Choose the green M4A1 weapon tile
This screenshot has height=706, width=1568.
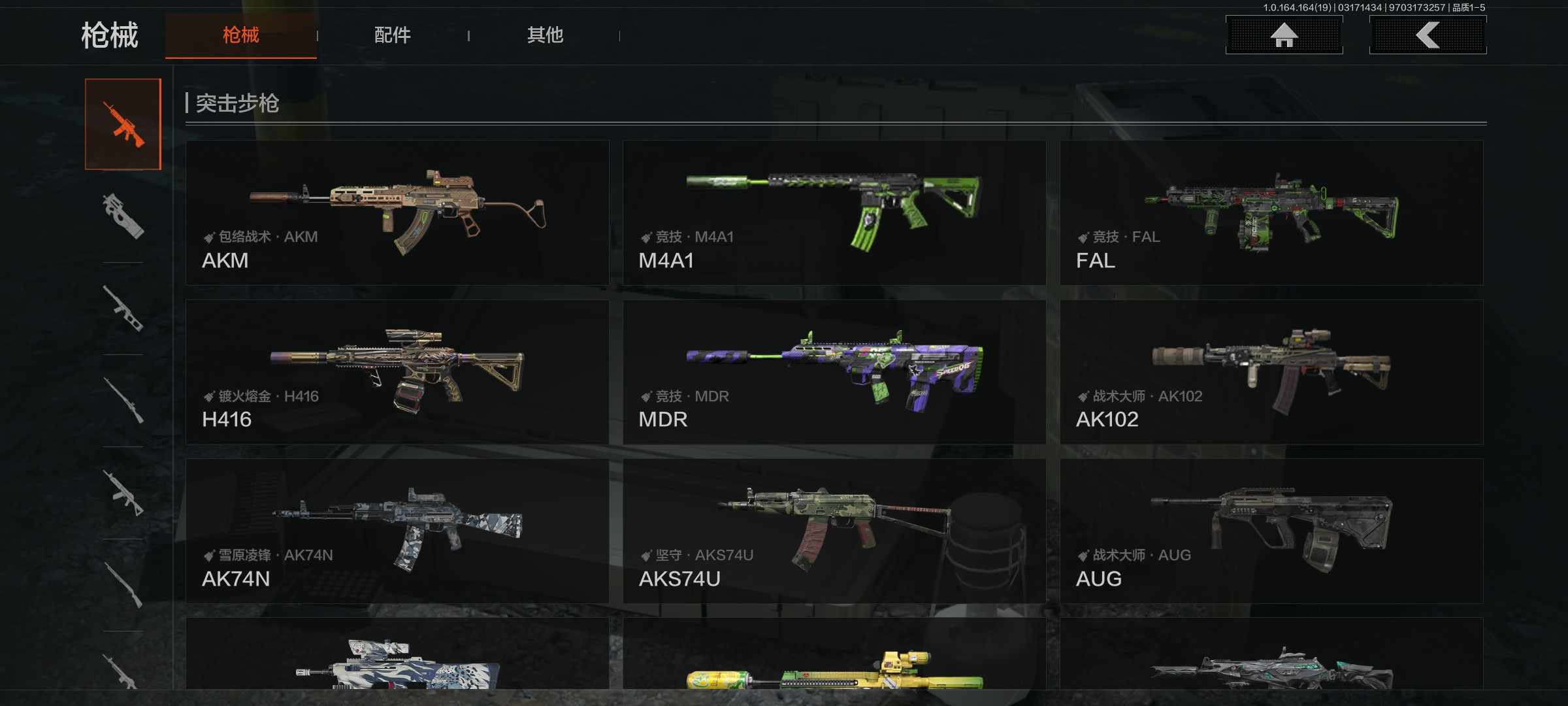pos(834,212)
